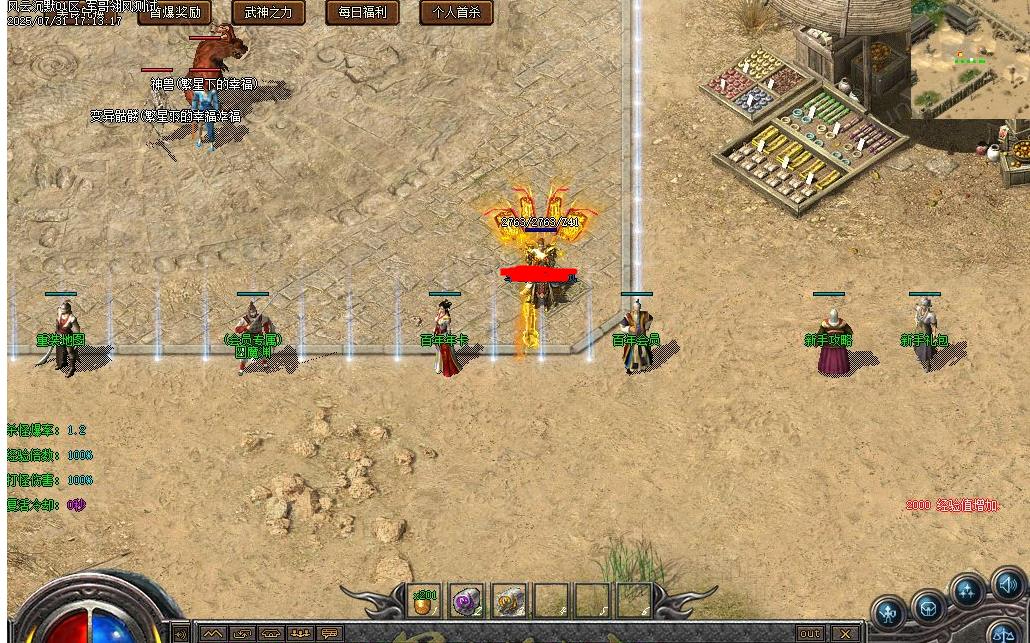Click the 'out' logout button
The image size is (1030, 643).
click(810, 634)
